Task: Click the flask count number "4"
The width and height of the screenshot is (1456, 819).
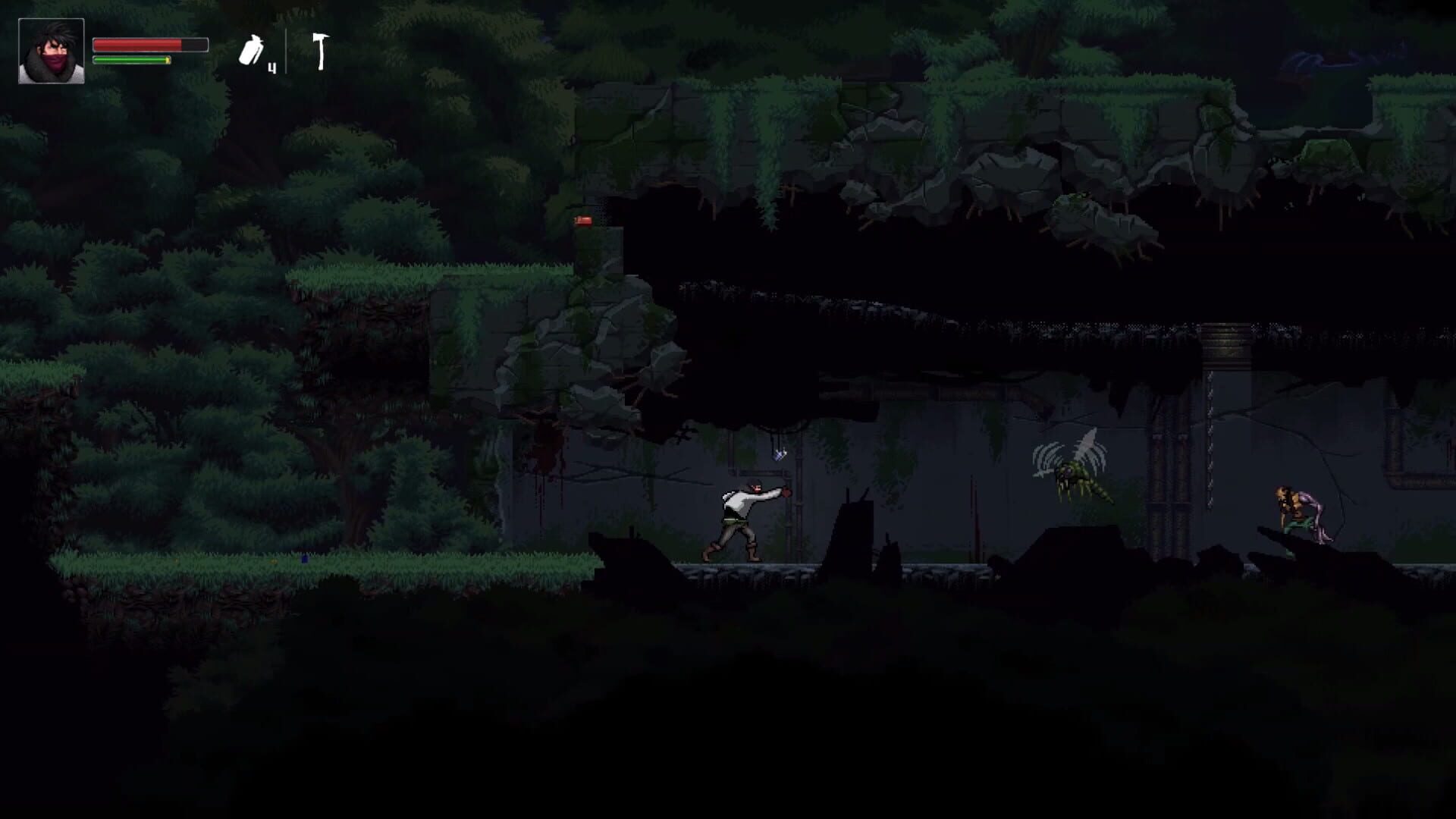Action: point(271,67)
